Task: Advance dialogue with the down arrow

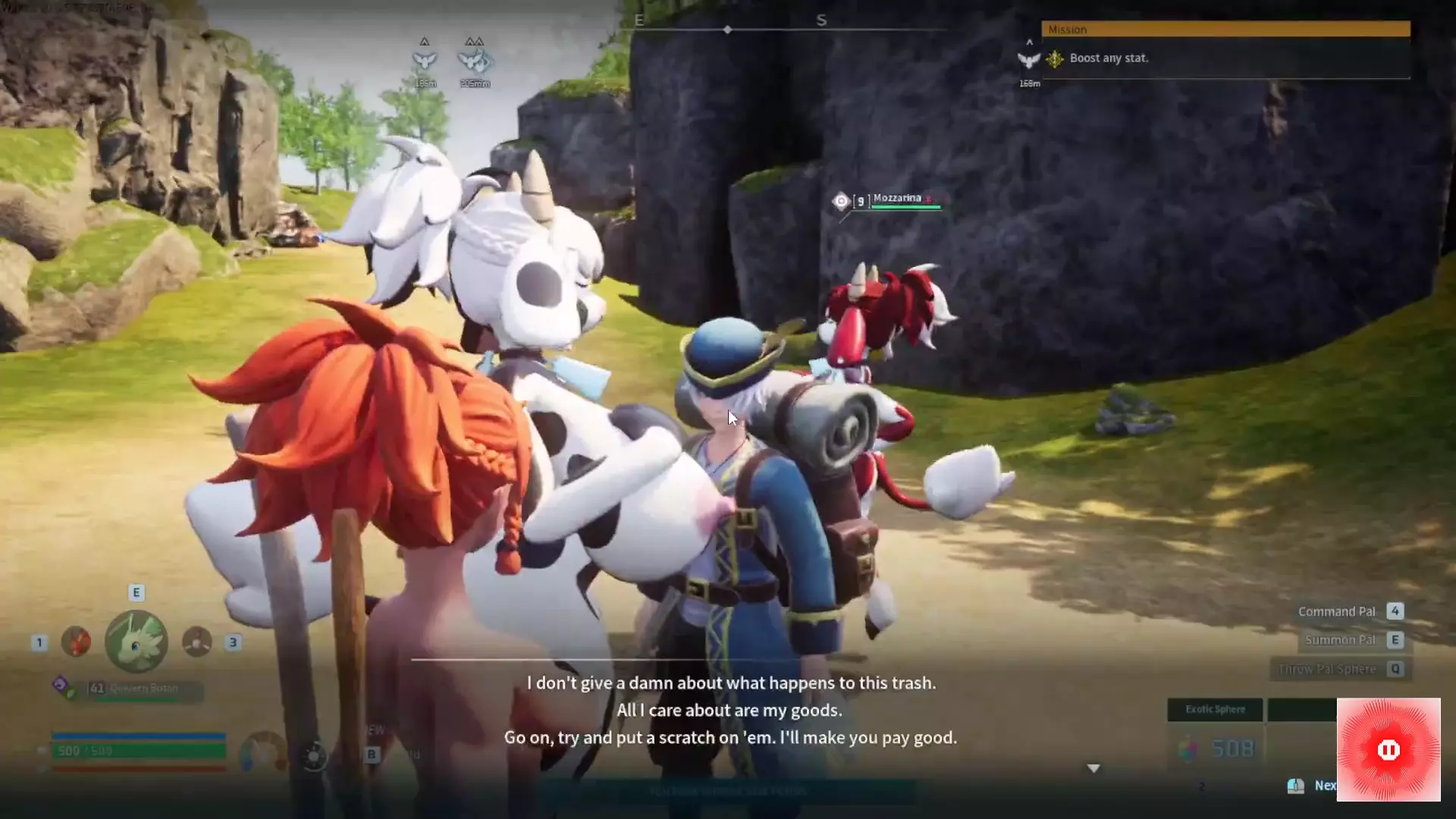Action: pyautogui.click(x=1094, y=768)
